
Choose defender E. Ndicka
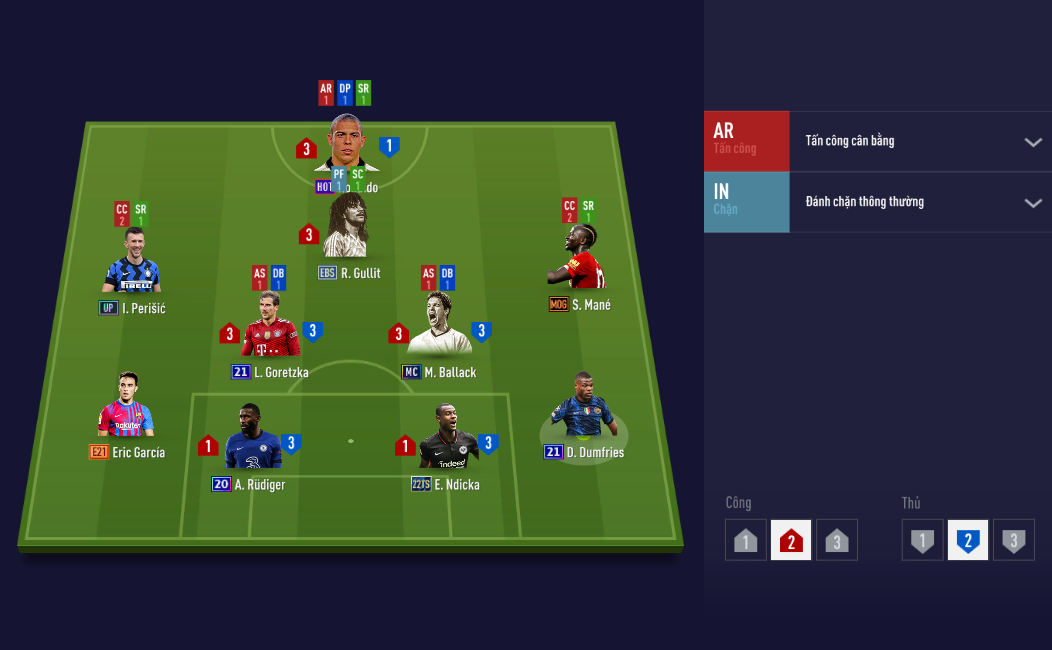pos(446,438)
